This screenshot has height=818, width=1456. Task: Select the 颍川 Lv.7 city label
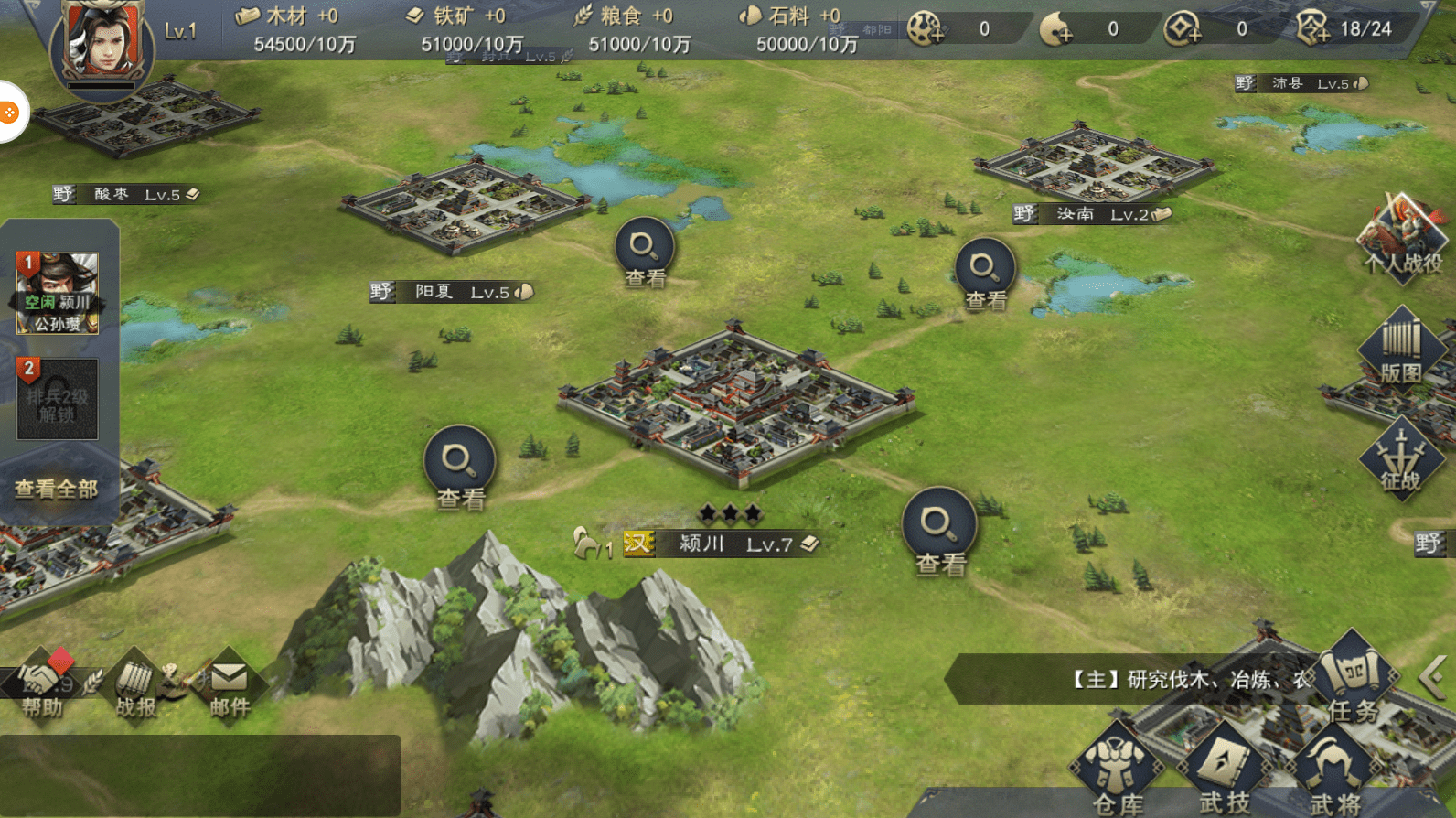click(723, 544)
